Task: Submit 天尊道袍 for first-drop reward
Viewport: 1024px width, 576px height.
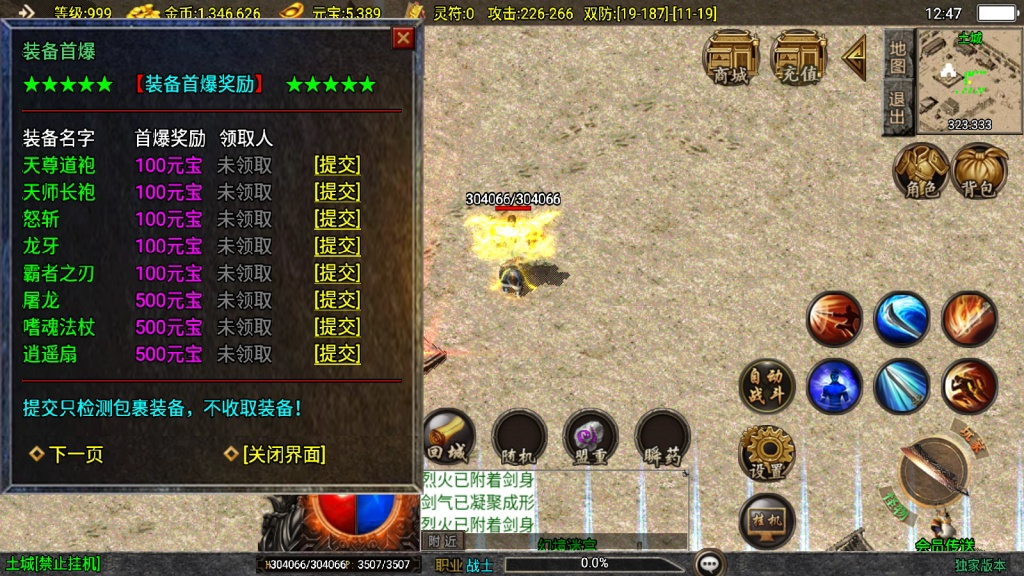Action: pyautogui.click(x=337, y=165)
